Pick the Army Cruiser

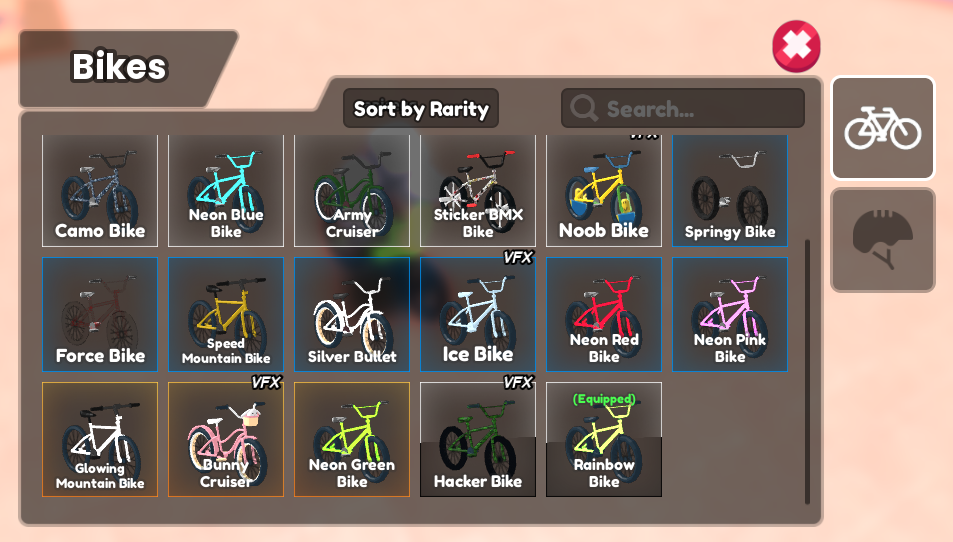(x=352, y=191)
